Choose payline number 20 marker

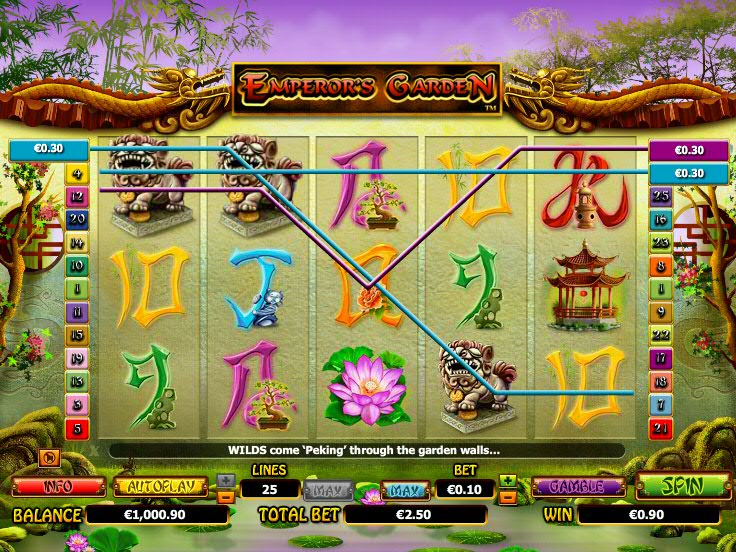point(77,219)
